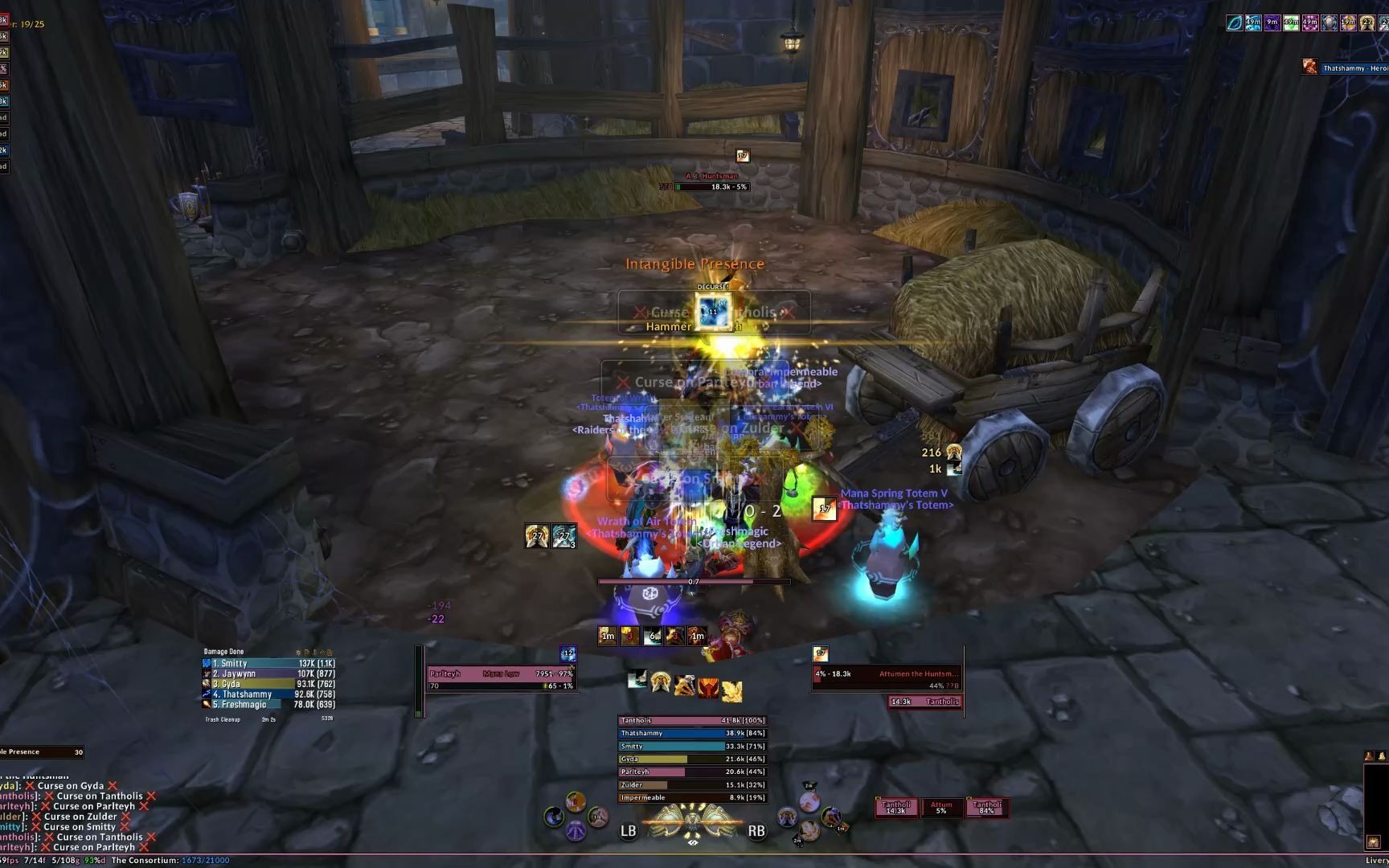The image size is (1389, 868).
Task: Click the red flame spell icon right of the player frame
Action: coord(708,689)
